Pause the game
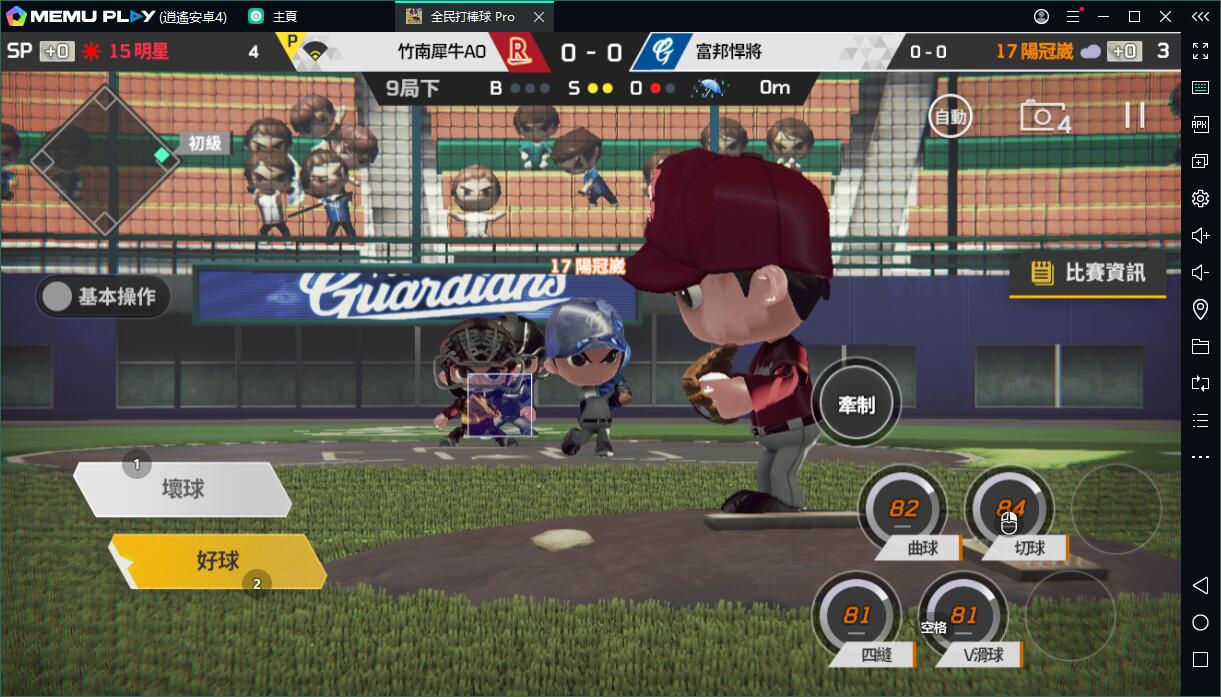The image size is (1221, 697). click(x=1134, y=115)
